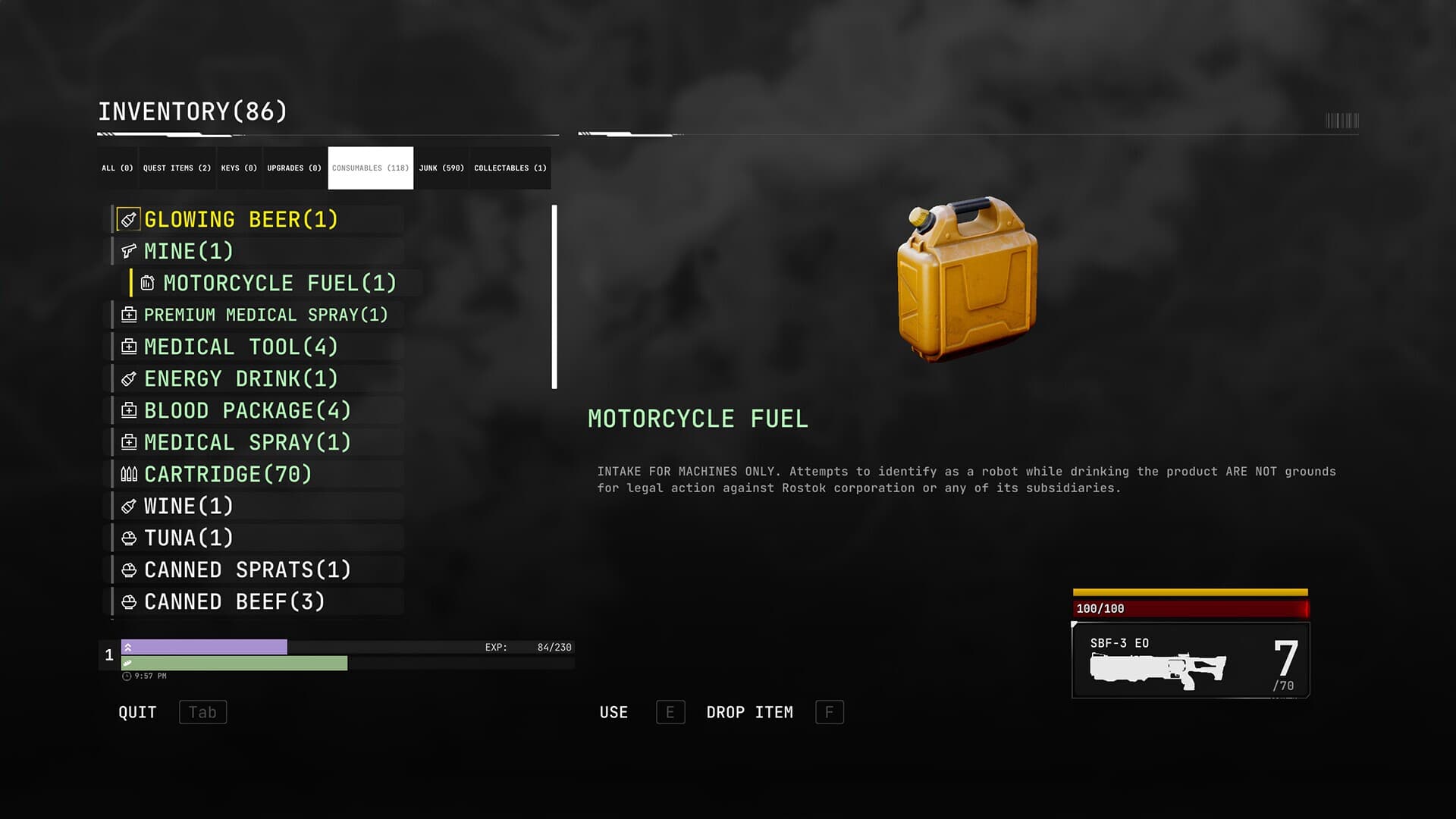
Task: Select the Cartridge ammo row
Action: [227, 475]
